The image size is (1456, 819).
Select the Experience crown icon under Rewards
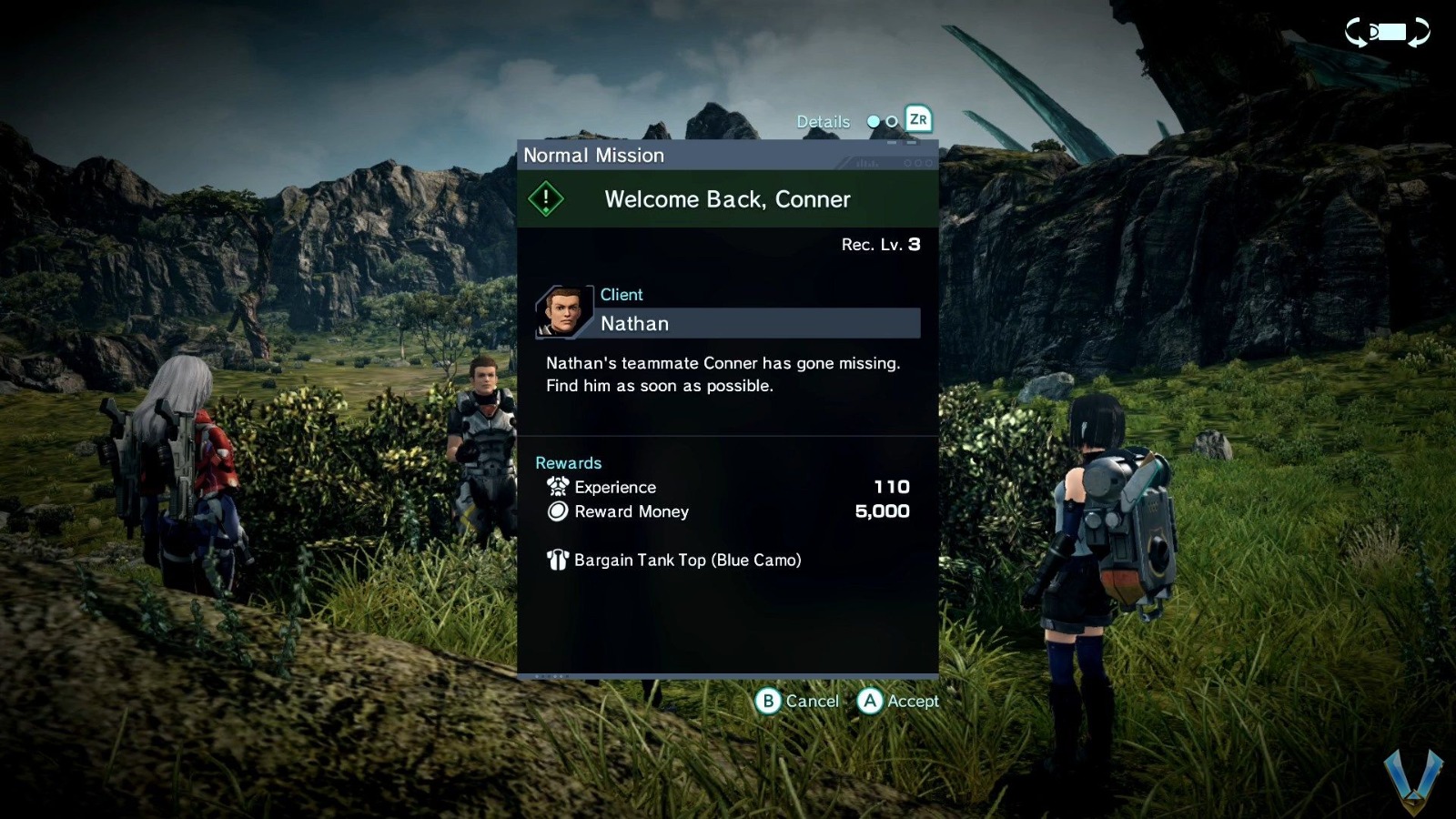556,487
